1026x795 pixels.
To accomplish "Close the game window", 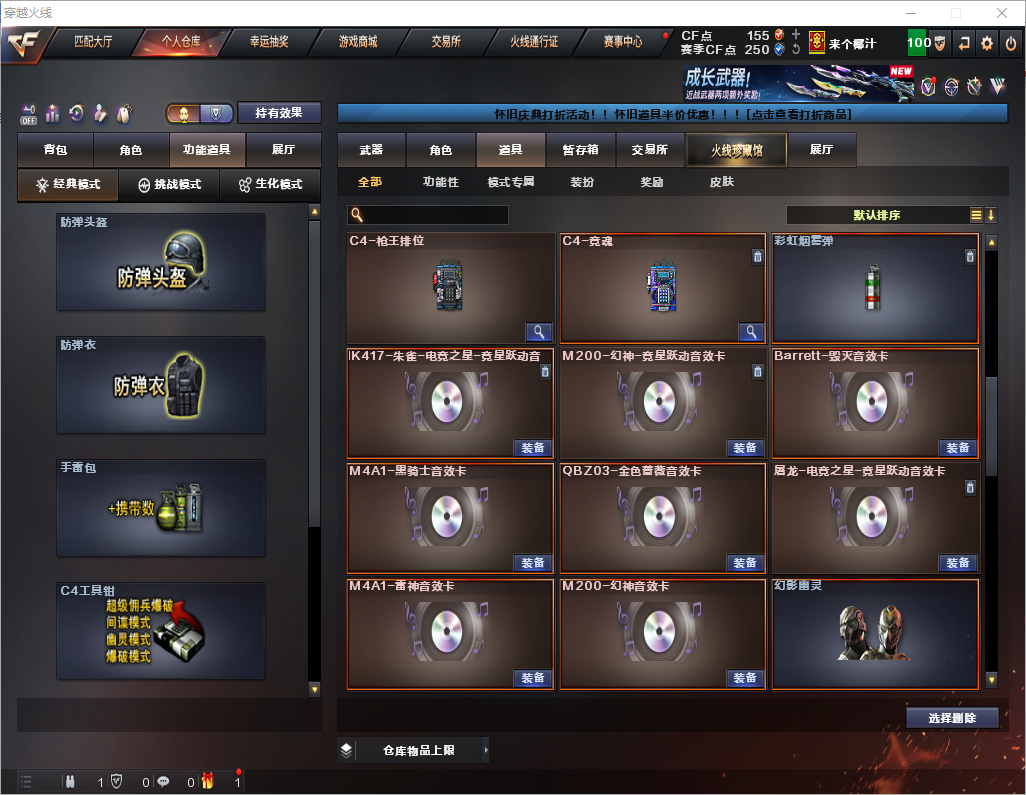I will (1002, 13).
